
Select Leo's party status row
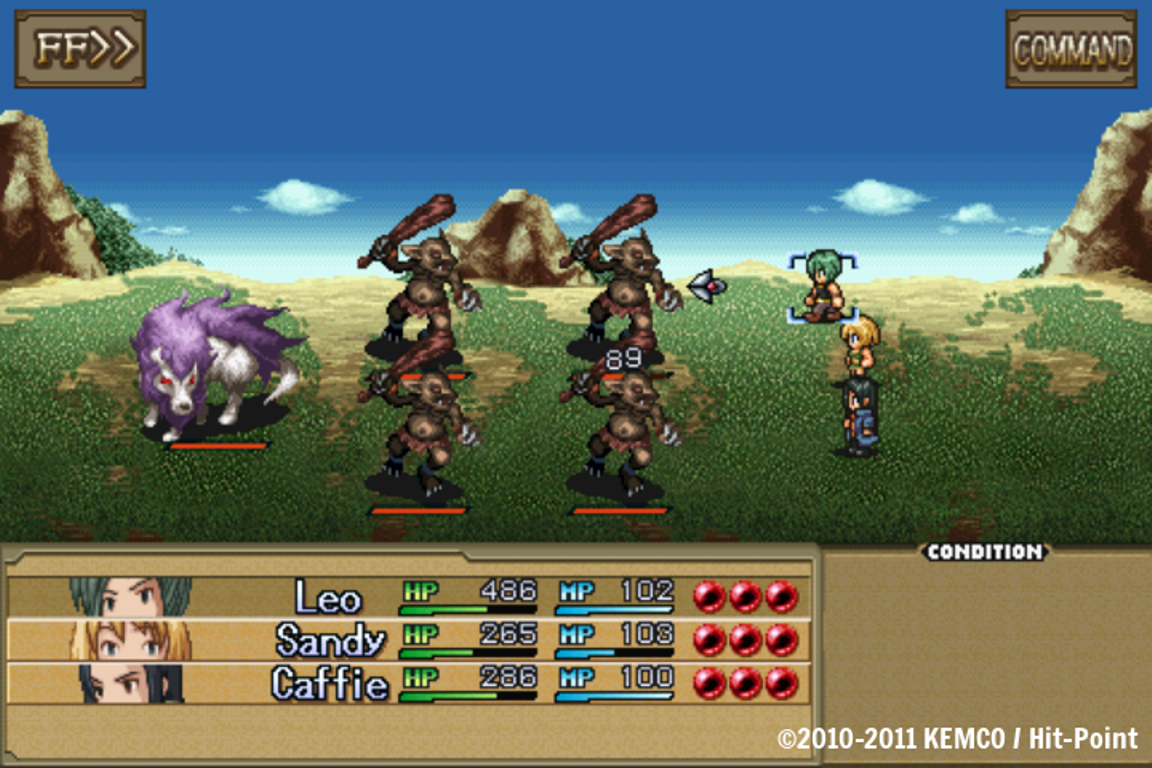[408, 597]
